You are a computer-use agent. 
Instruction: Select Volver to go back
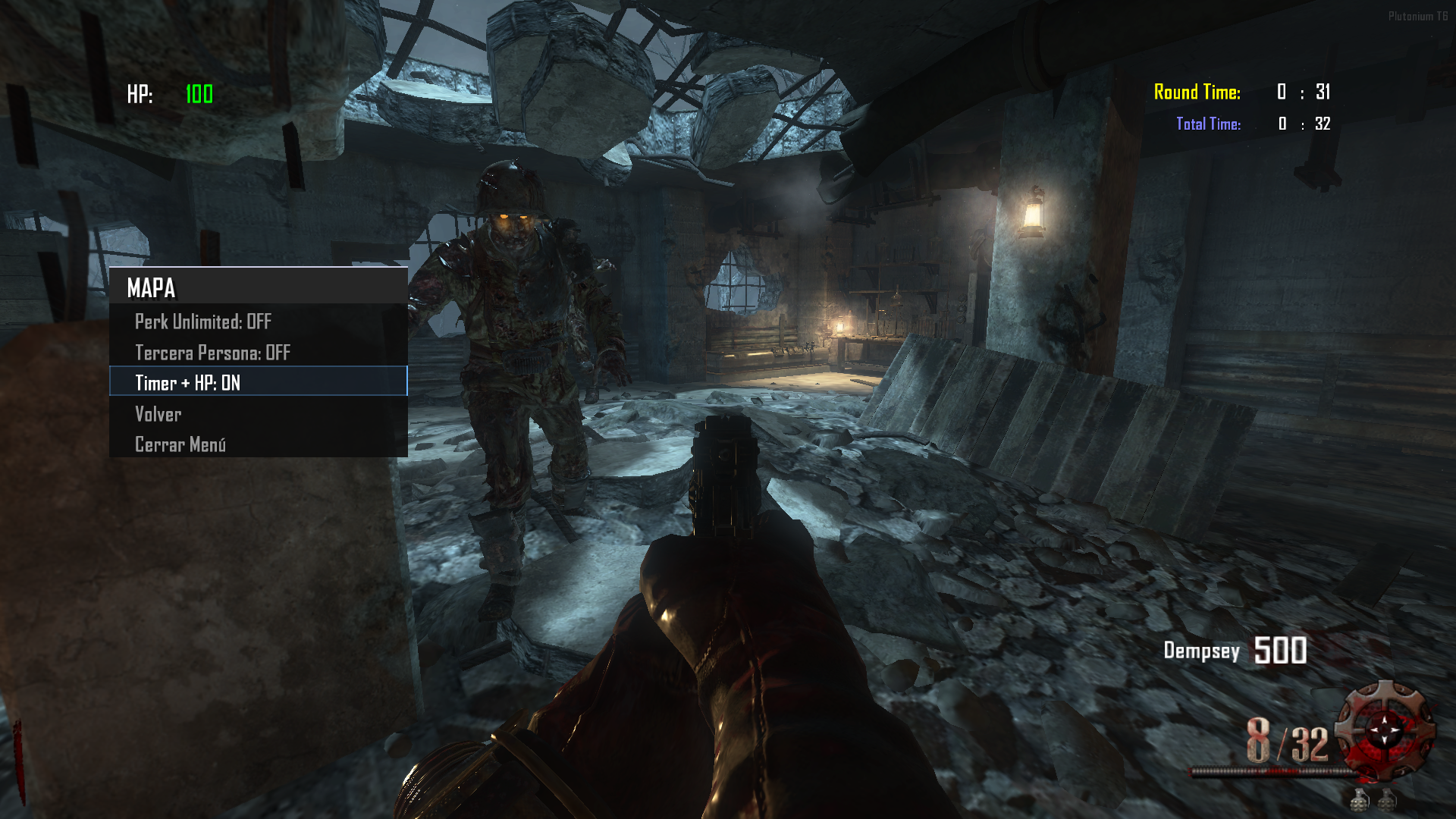158,414
